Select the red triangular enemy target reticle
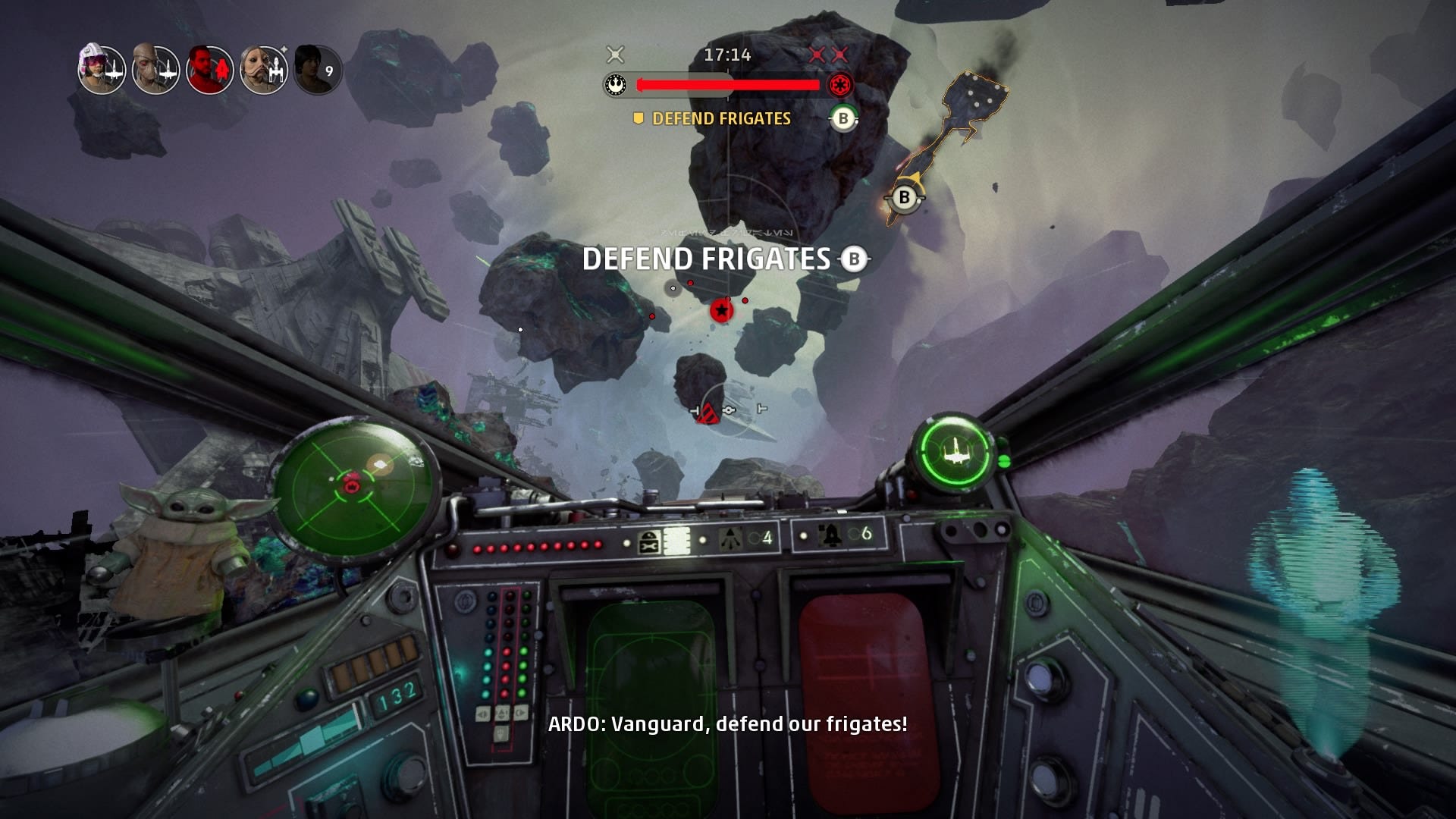 coord(708,413)
